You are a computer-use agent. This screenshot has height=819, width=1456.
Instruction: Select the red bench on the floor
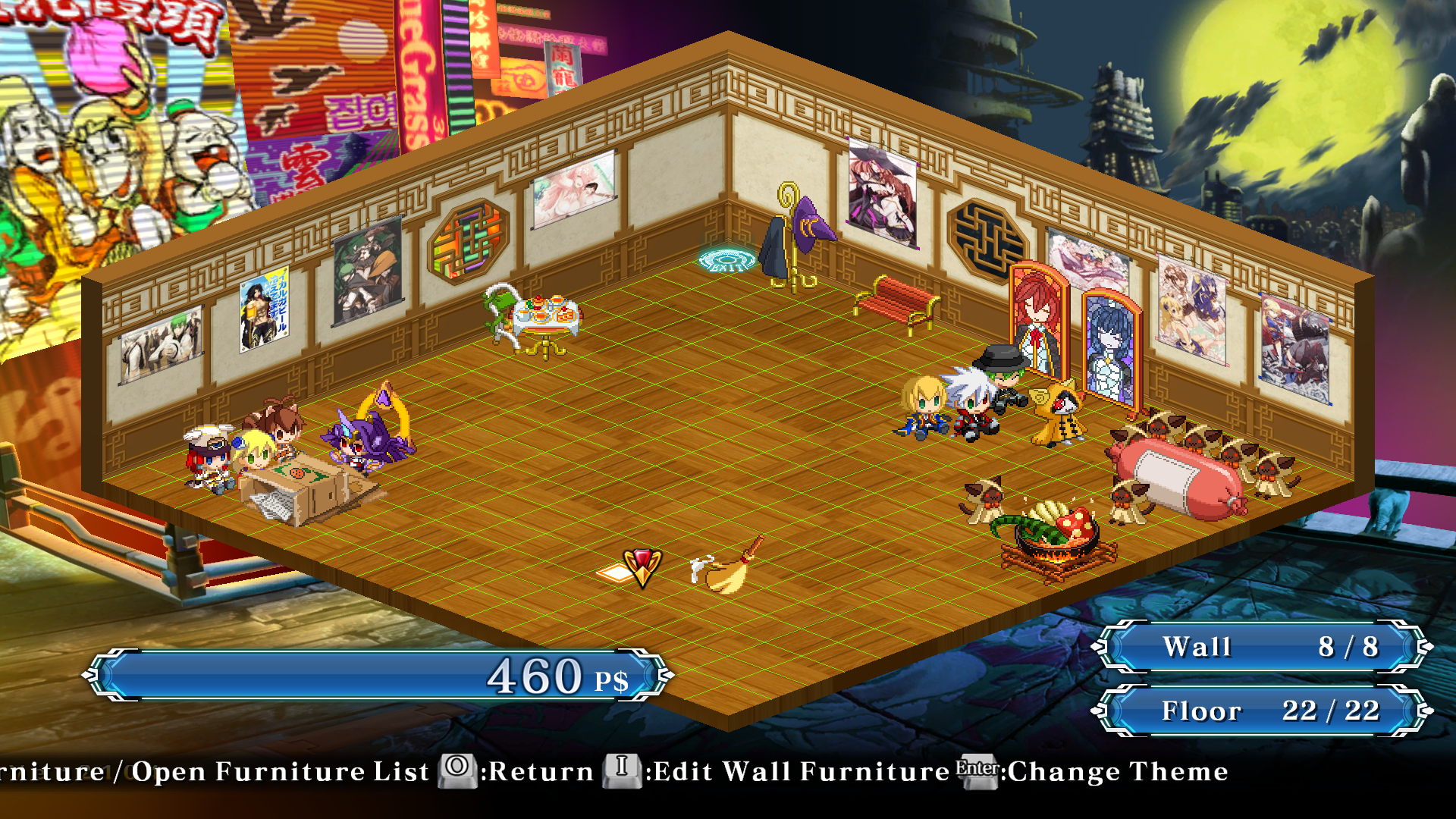click(898, 302)
